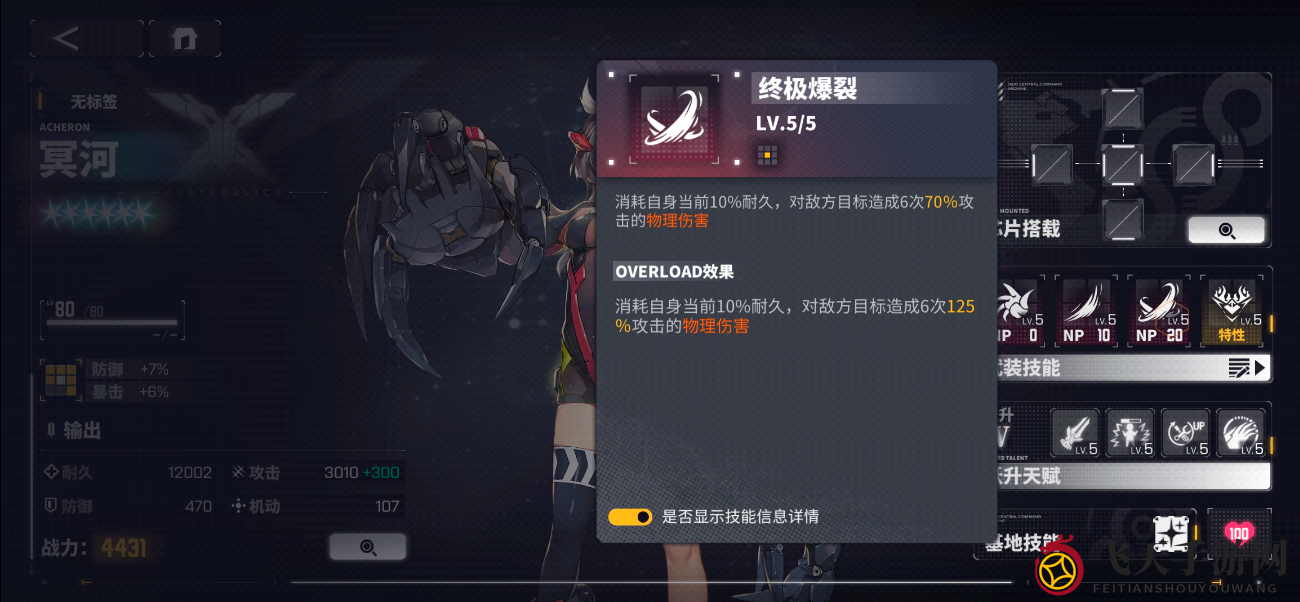Open the 特性 trait skill icon
The image size is (1300, 602).
coord(1231,311)
